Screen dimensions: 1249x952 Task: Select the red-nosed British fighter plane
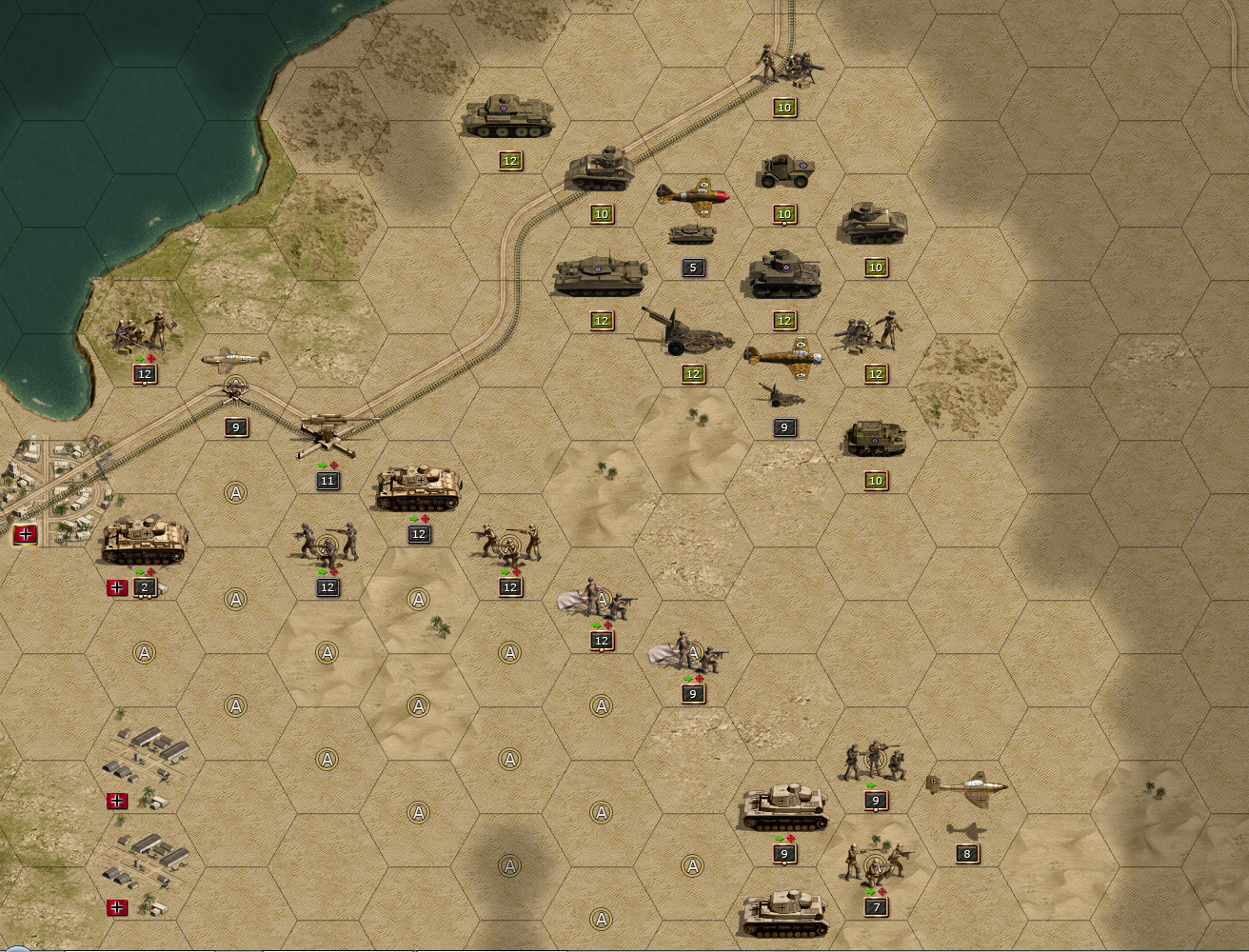click(x=693, y=196)
